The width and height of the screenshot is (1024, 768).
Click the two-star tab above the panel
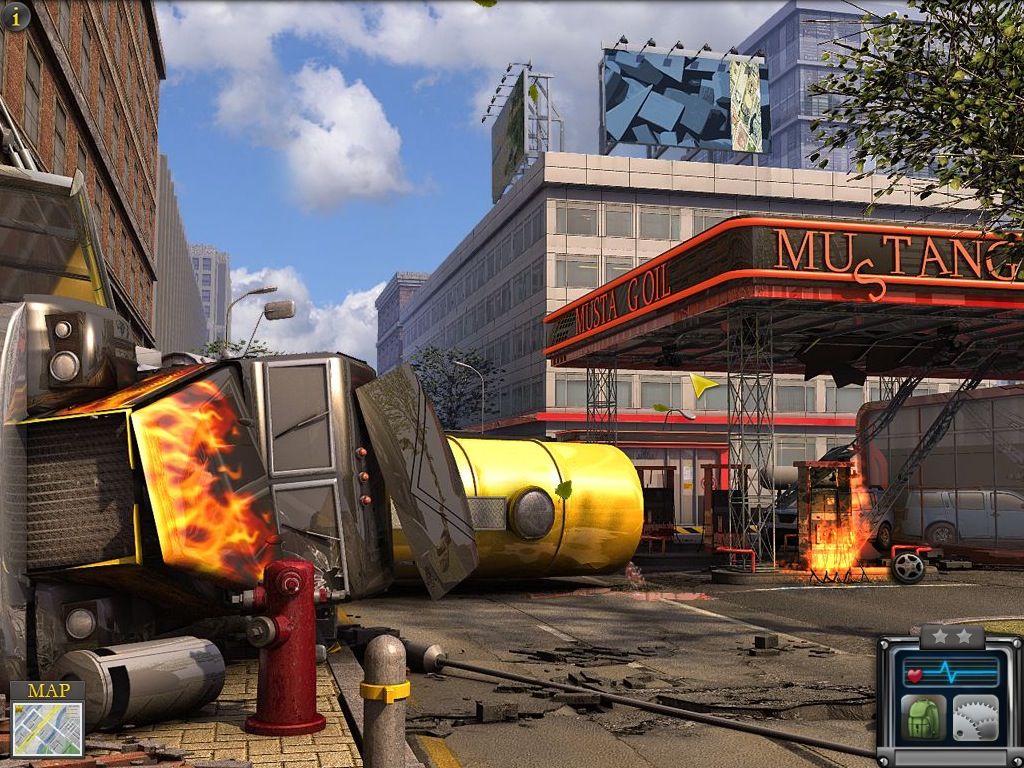[951, 636]
